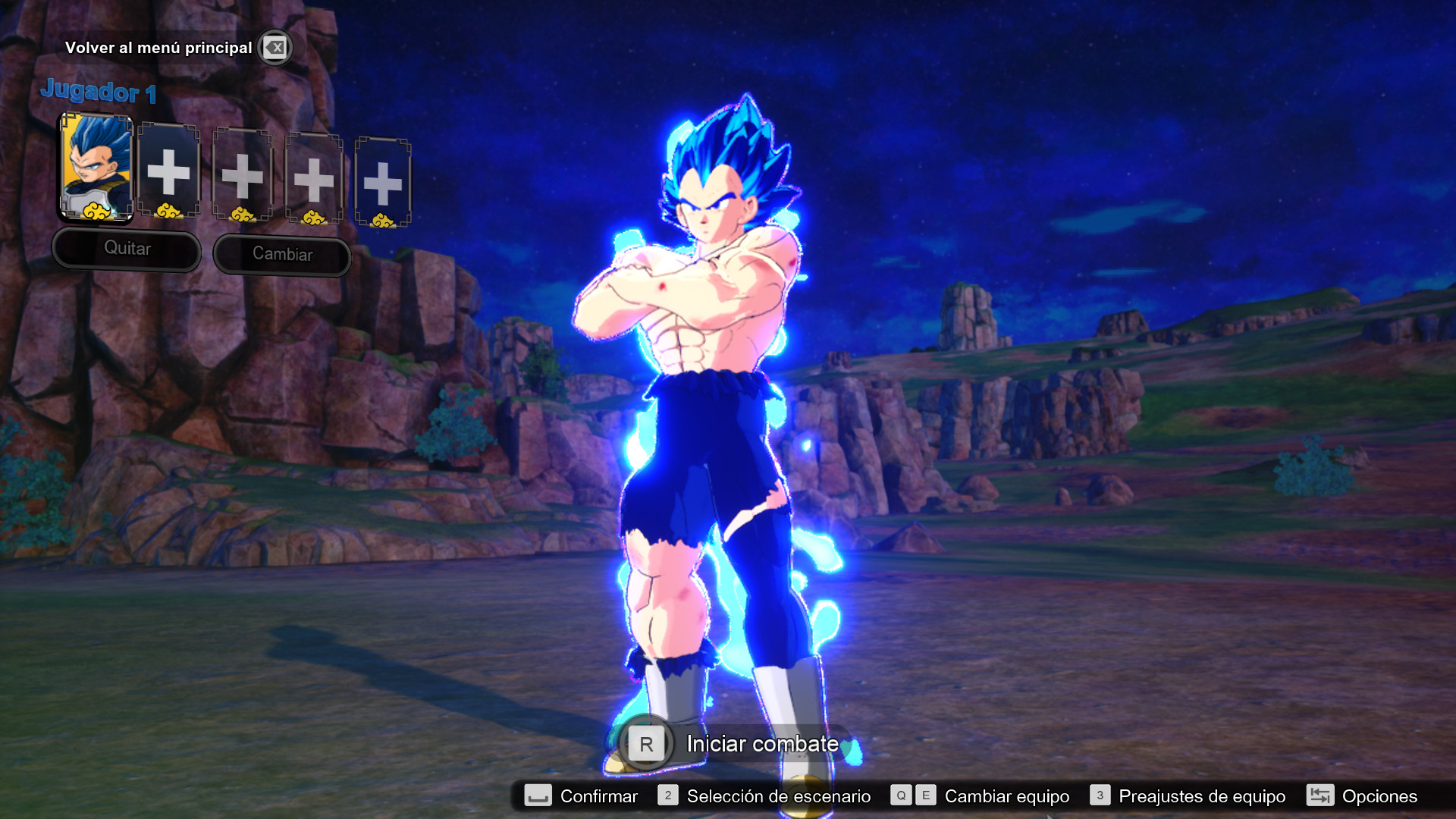Click the Jugador 1 label
Image resolution: width=1456 pixels, height=819 pixels.
[99, 93]
